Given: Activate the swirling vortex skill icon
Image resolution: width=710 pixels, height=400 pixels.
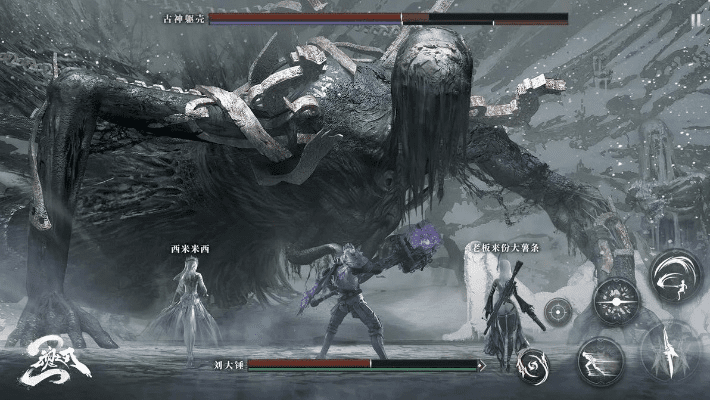Looking at the screenshot, I should (531, 364).
